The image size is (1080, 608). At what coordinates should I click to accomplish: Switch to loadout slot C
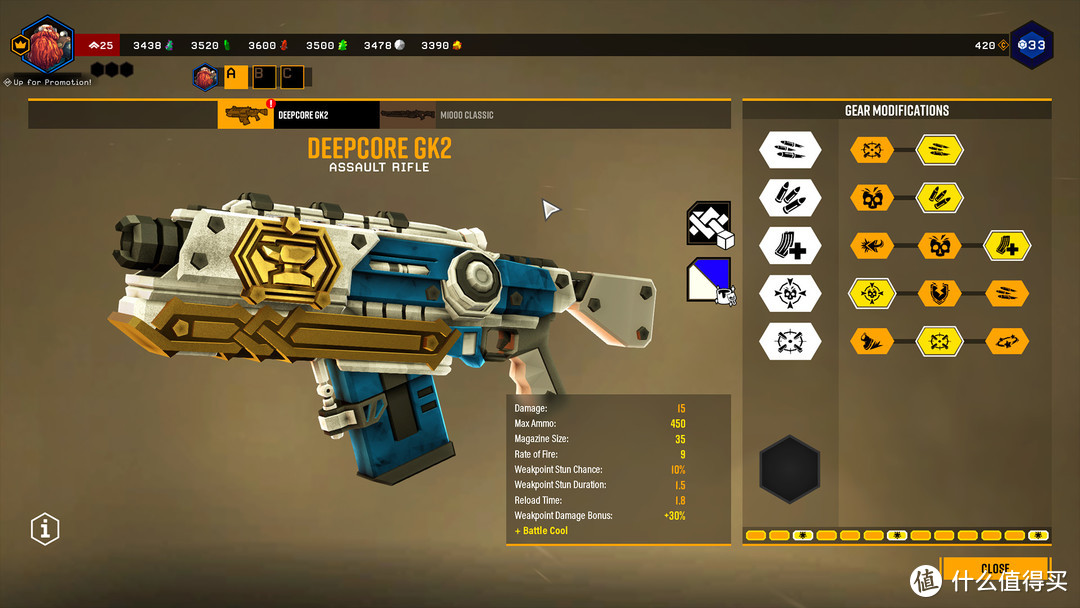point(290,76)
